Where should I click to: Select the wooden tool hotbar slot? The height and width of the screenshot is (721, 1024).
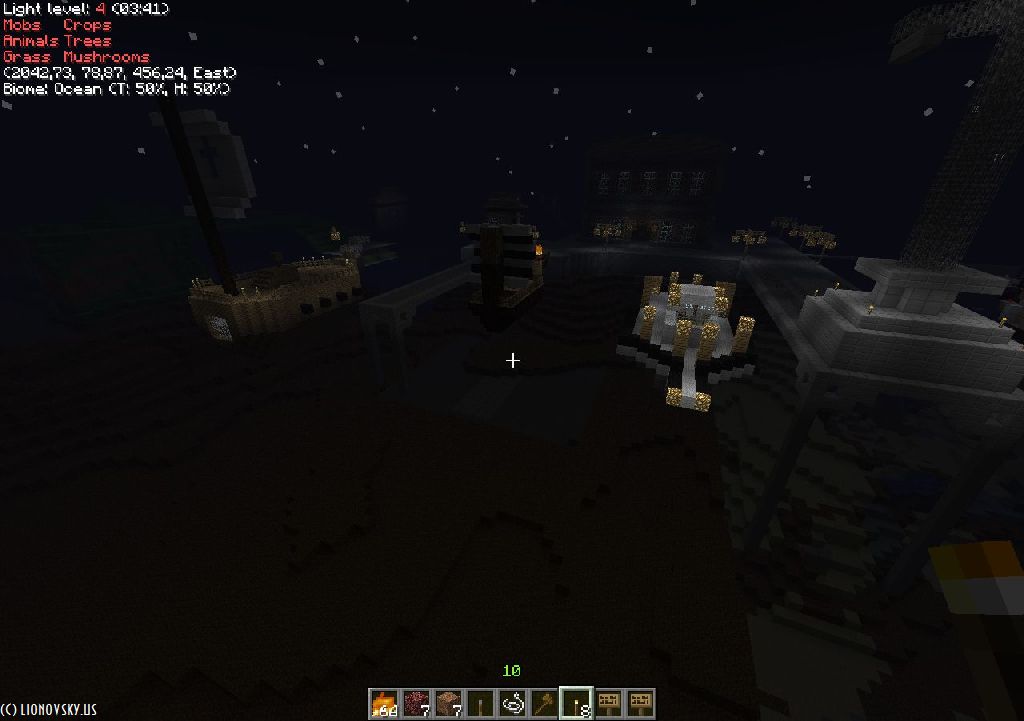(x=544, y=704)
